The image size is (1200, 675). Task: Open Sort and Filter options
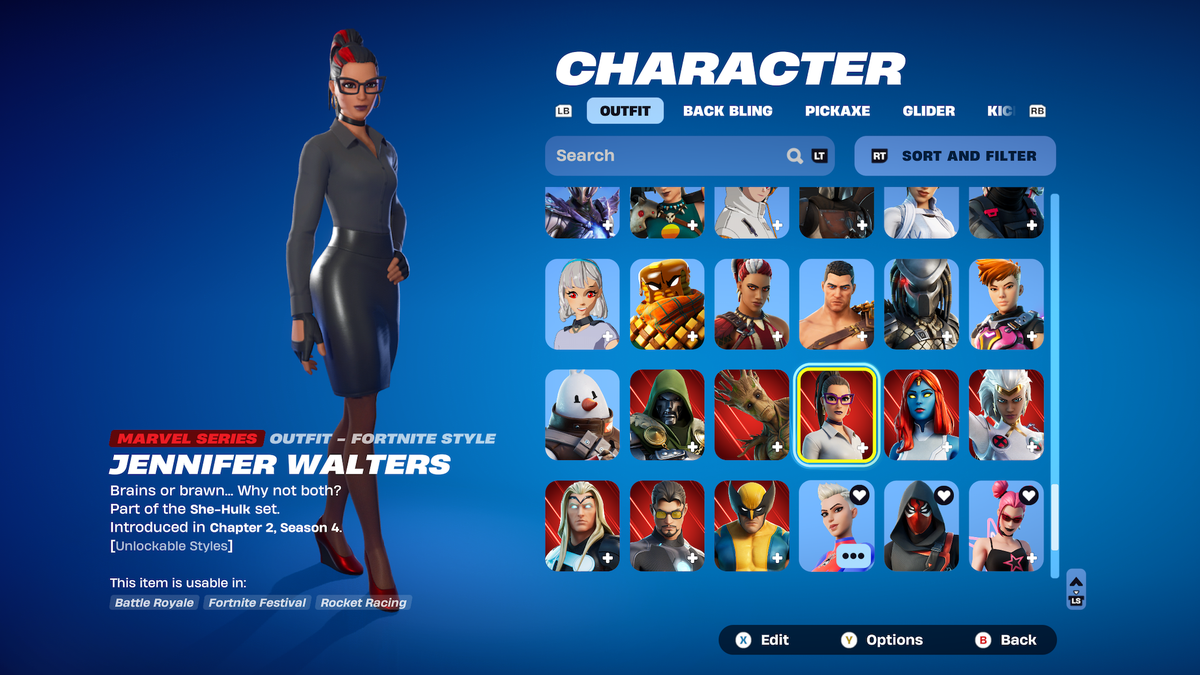(955, 156)
